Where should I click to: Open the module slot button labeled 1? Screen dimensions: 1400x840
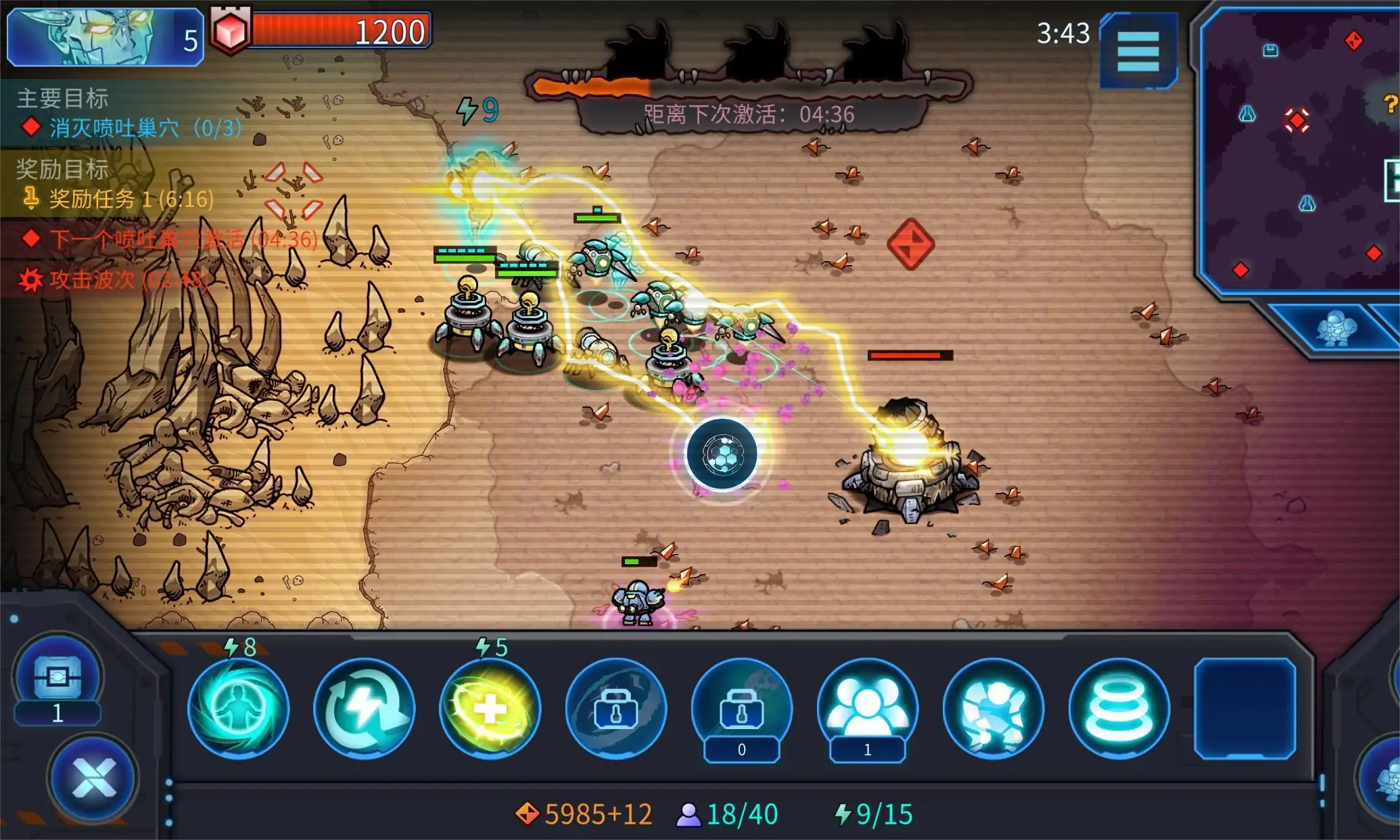(58, 678)
